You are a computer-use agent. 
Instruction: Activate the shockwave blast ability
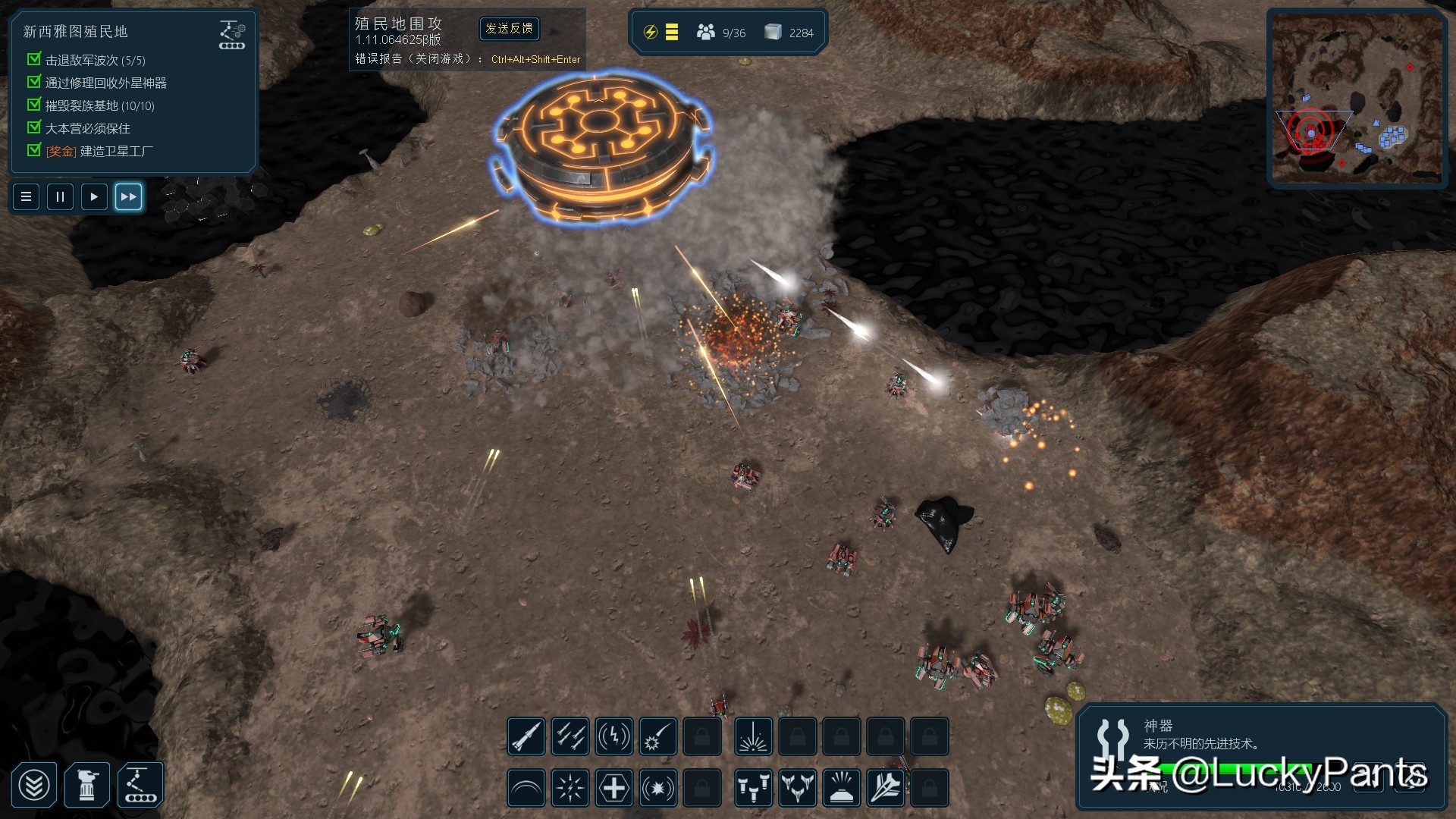point(658,789)
